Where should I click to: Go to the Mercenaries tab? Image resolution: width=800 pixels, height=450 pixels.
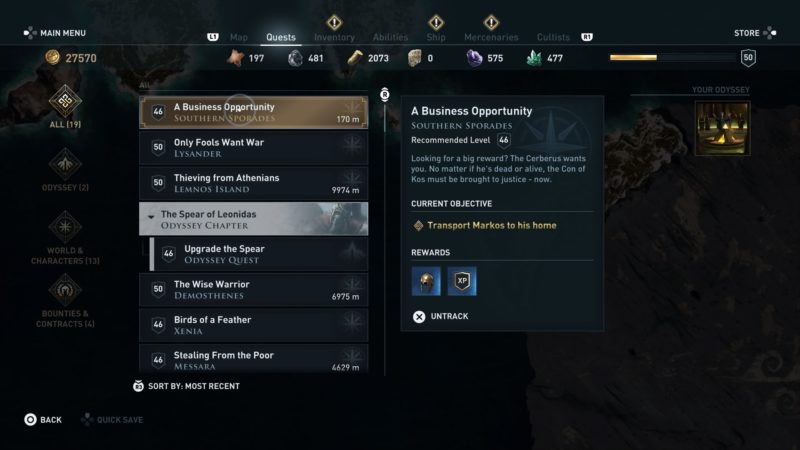coord(491,38)
